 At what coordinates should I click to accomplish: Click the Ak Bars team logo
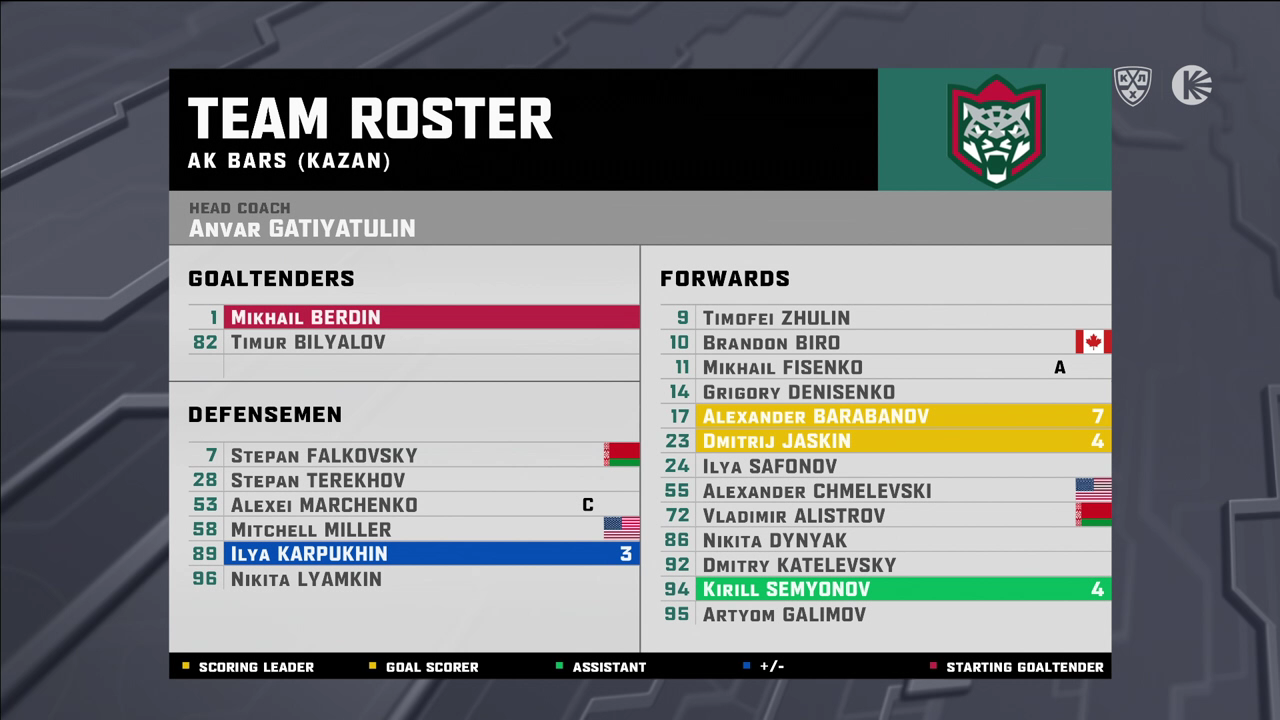pos(995,130)
